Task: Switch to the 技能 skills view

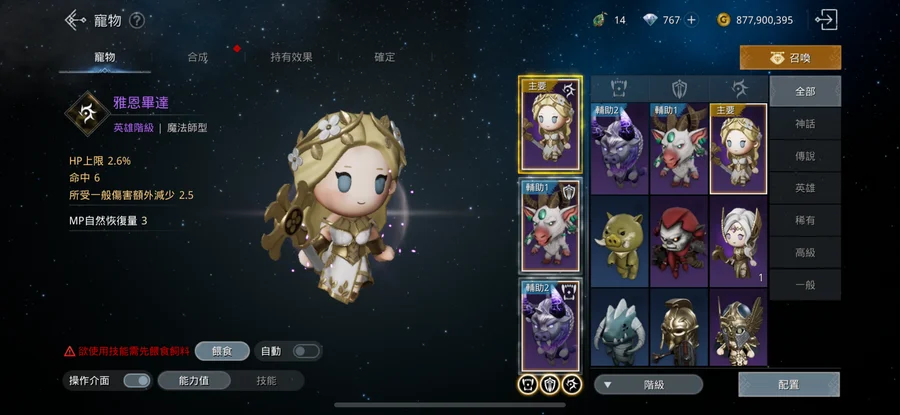Action: coord(266,380)
